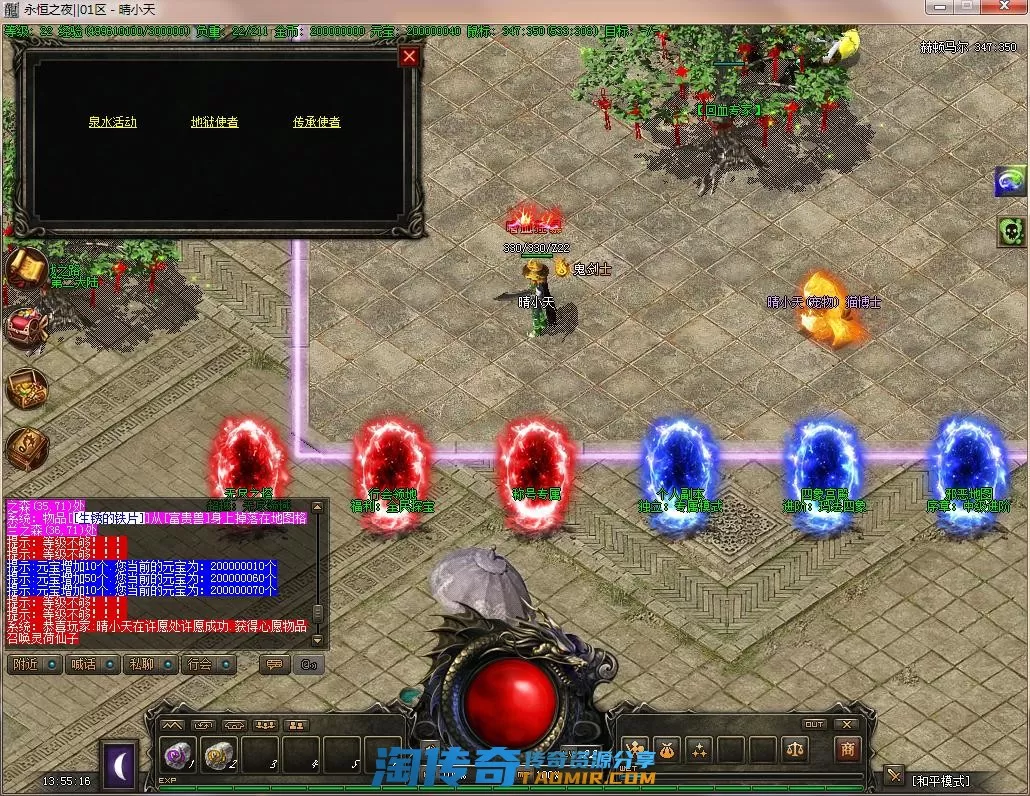Open the gold treasure chest icon

click(27, 388)
